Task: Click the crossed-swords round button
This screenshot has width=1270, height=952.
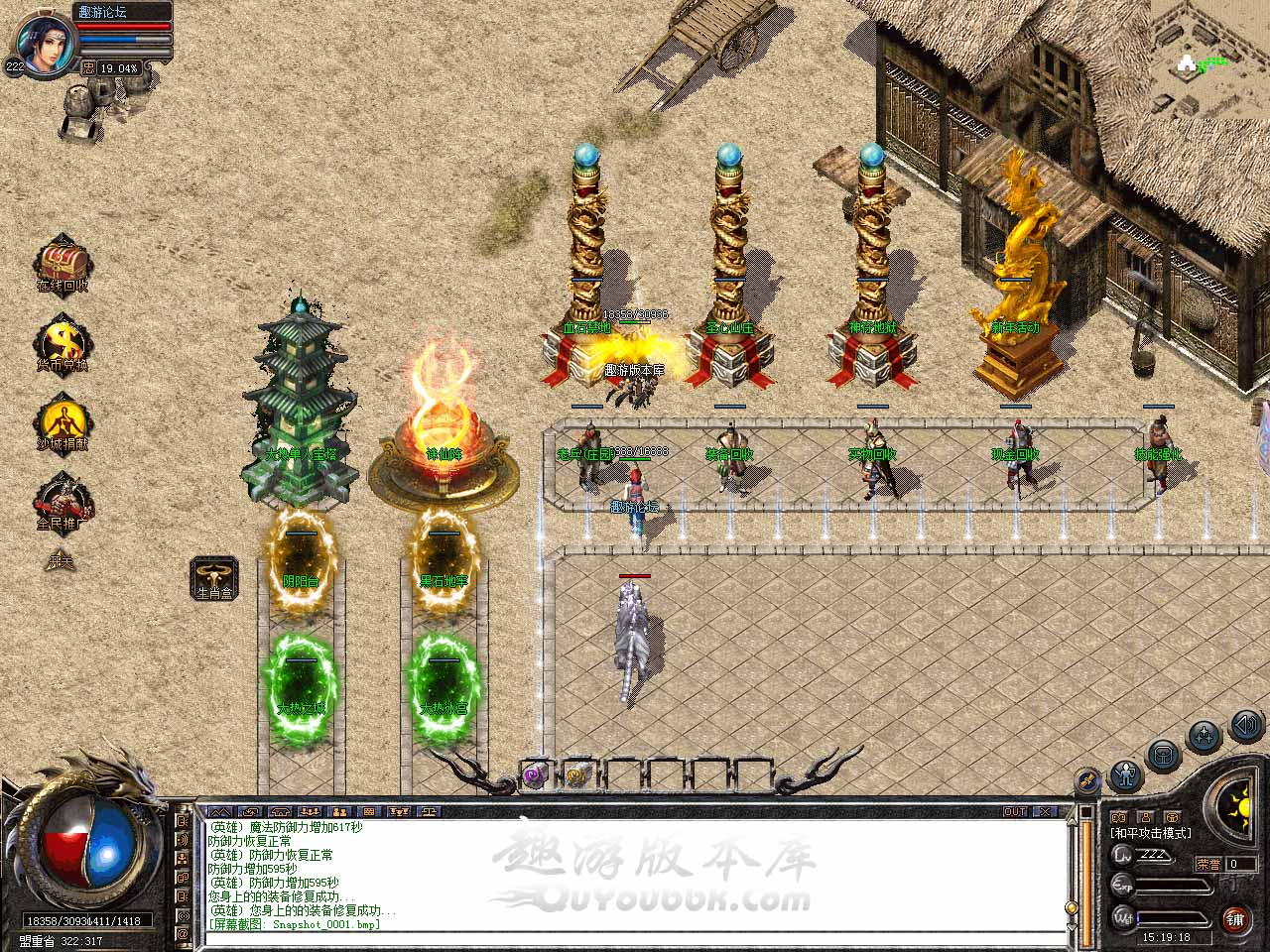Action: point(1087,780)
